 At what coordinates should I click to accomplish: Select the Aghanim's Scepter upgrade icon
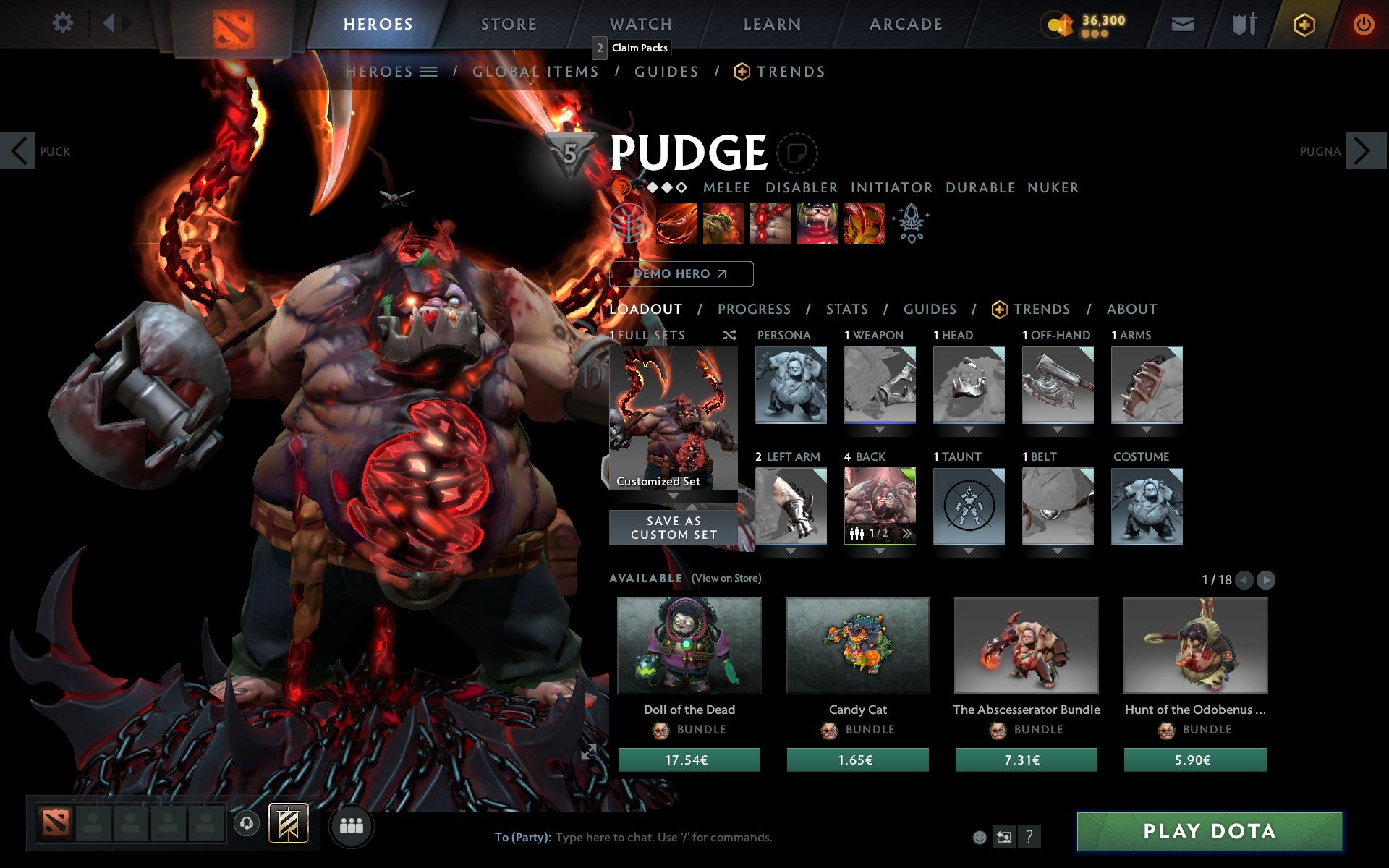coord(912,223)
